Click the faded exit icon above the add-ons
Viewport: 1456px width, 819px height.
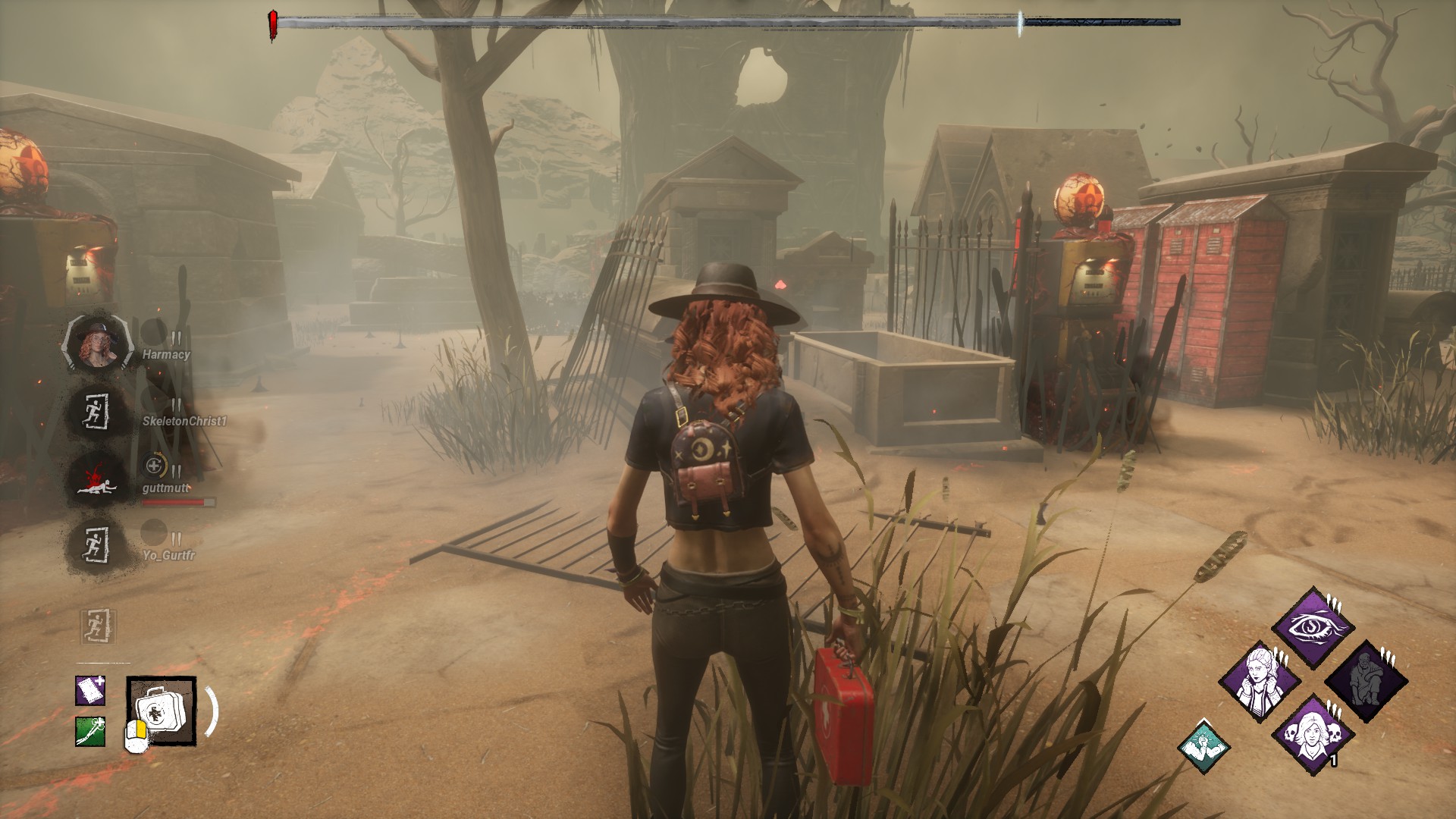(99, 626)
